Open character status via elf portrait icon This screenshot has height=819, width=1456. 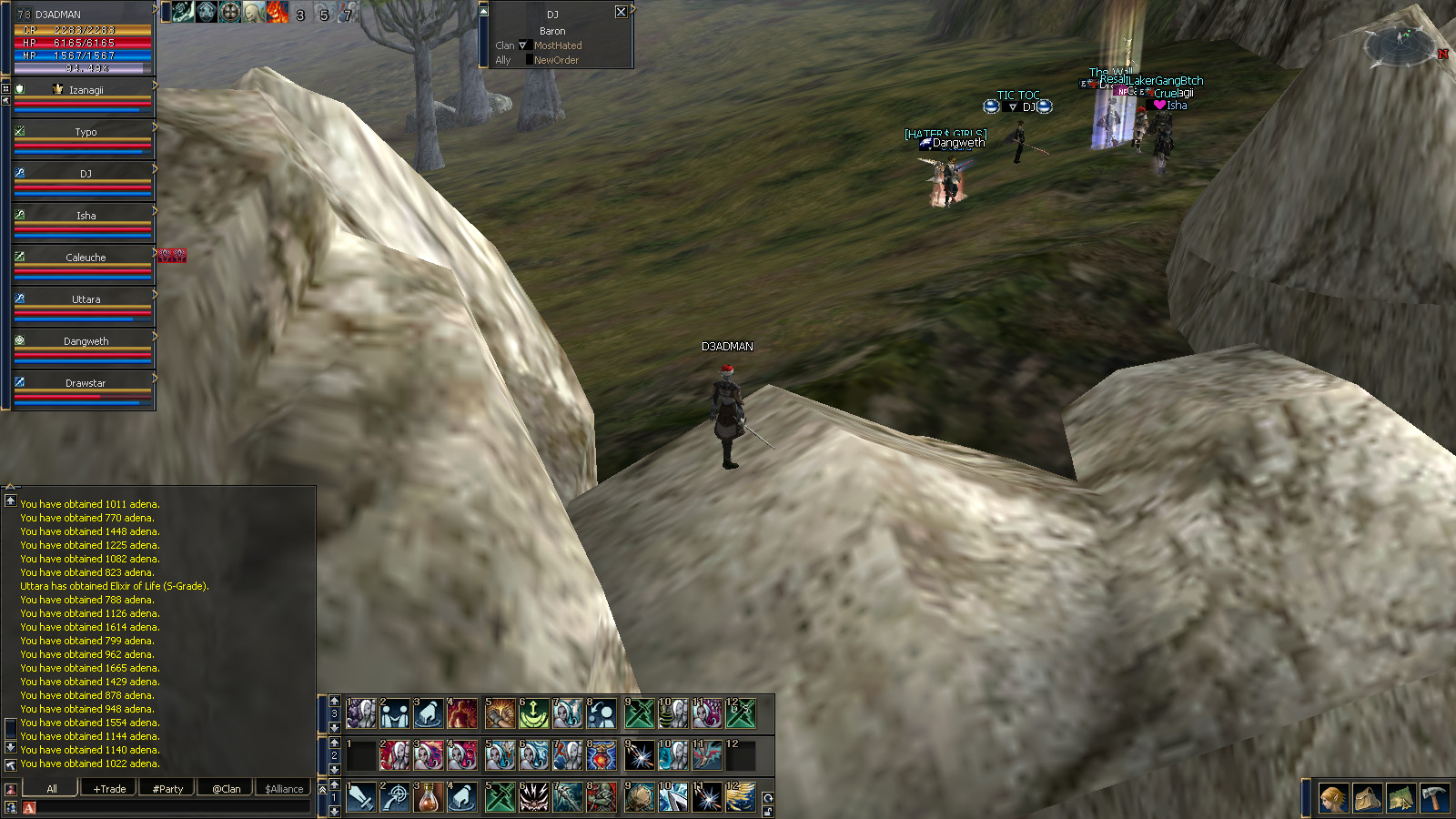click(x=1333, y=799)
